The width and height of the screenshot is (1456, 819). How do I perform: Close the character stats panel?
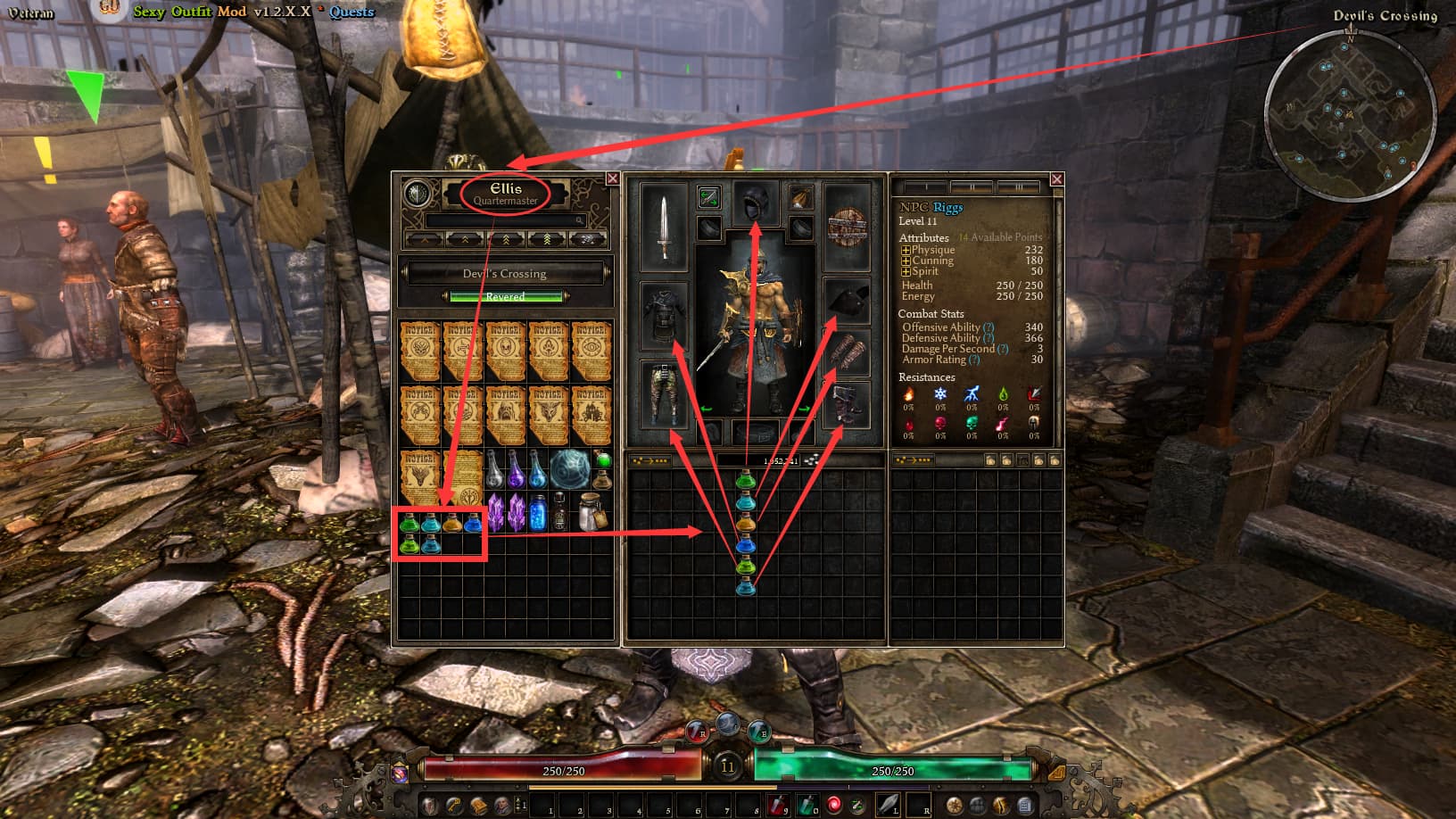[x=1056, y=179]
